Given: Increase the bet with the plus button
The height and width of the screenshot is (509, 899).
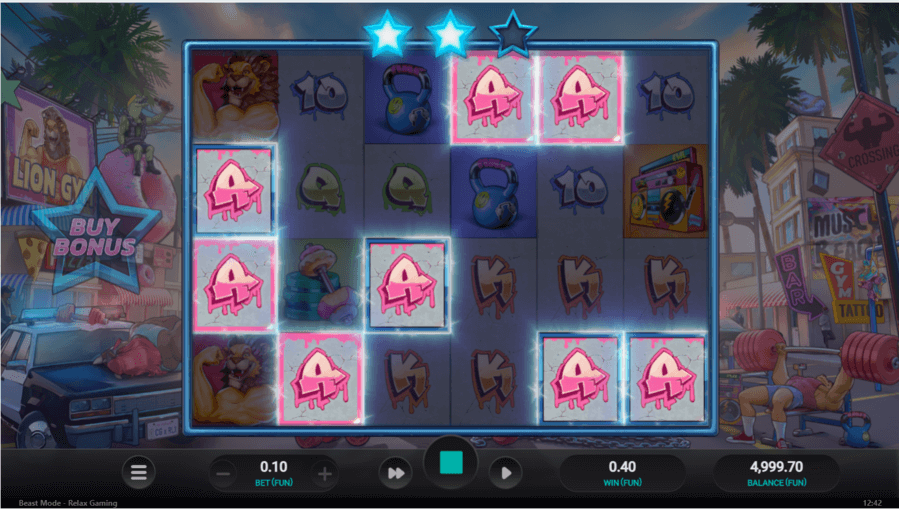Looking at the screenshot, I should (324, 473).
